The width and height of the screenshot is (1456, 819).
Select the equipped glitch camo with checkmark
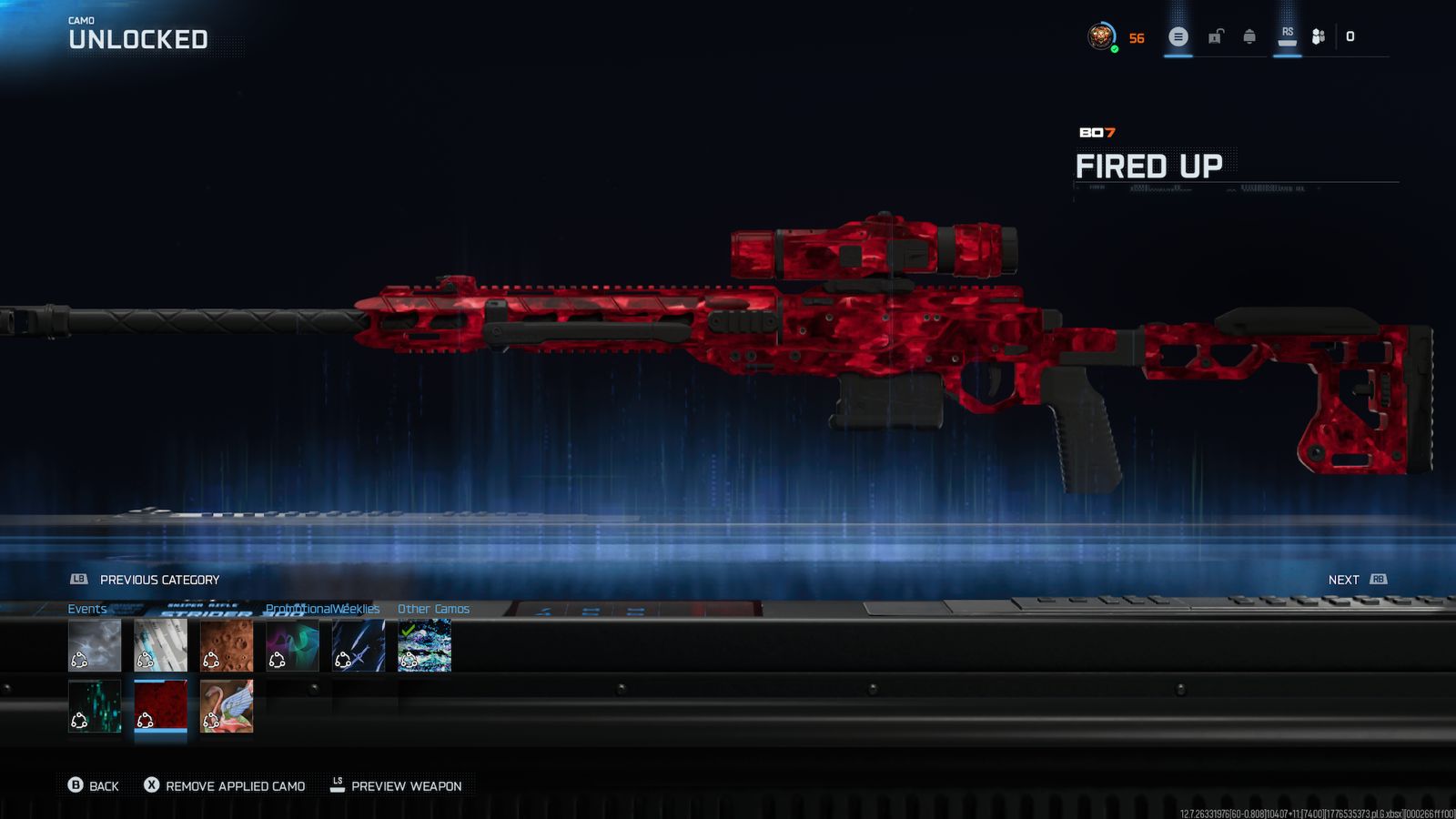pyautogui.click(x=424, y=645)
